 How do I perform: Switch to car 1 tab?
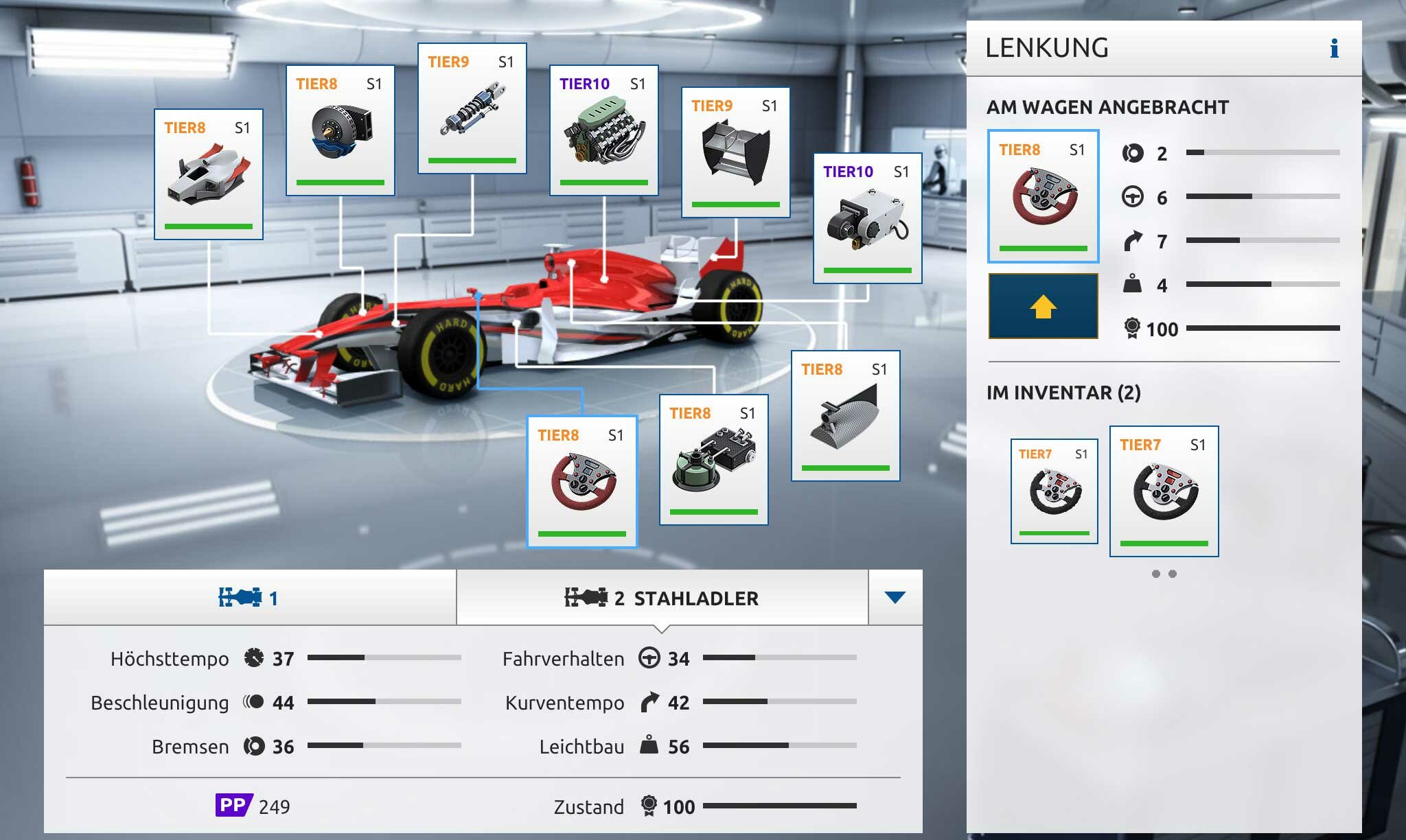[x=250, y=598]
